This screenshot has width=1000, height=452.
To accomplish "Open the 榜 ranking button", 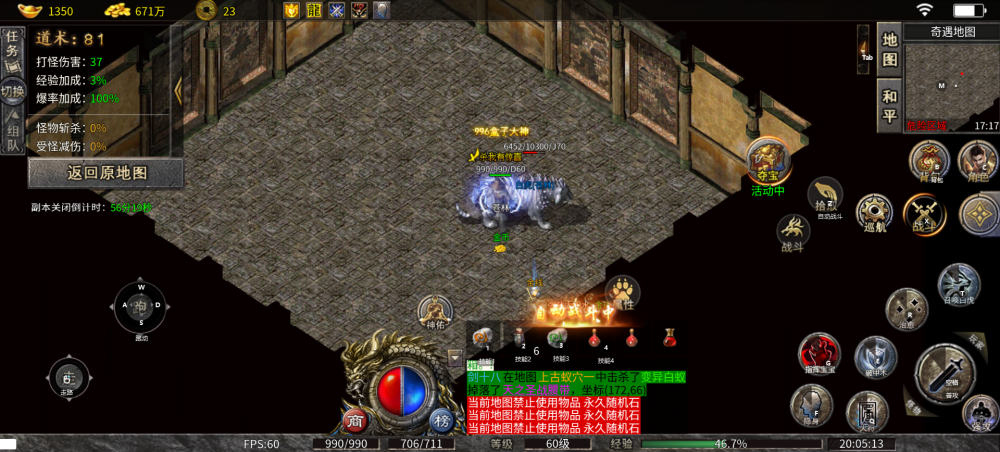I will [x=442, y=419].
